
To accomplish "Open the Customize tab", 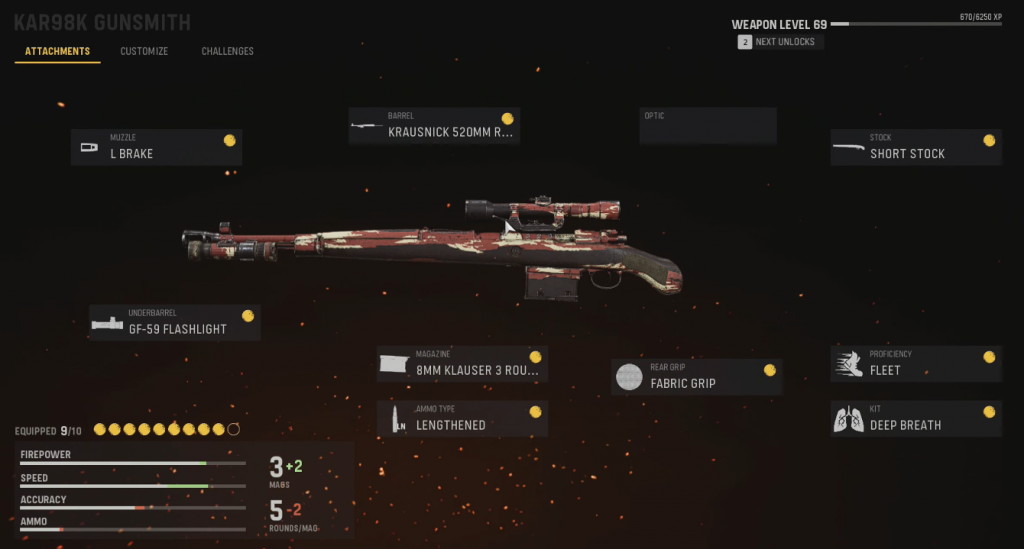I will [144, 51].
